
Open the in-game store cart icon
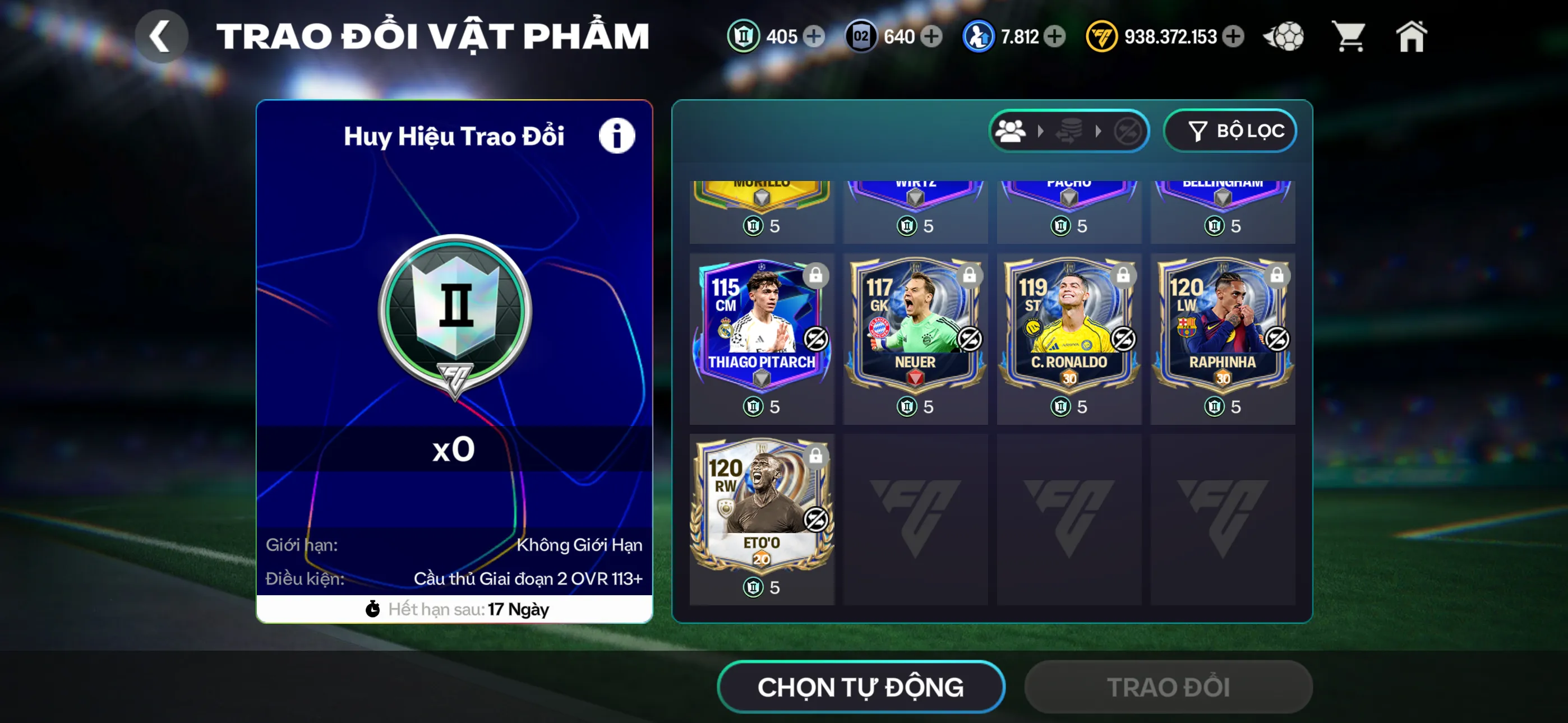[1349, 36]
